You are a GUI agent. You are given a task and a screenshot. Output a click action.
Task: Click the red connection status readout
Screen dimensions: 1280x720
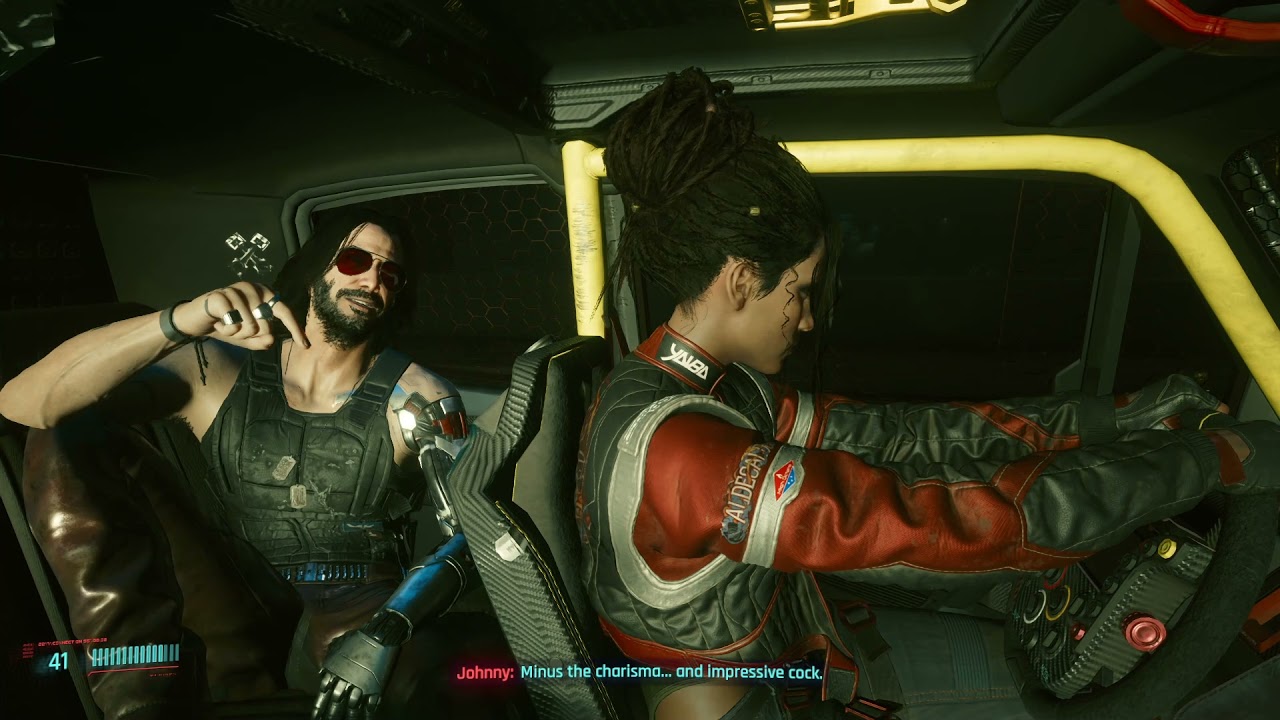coord(72,642)
